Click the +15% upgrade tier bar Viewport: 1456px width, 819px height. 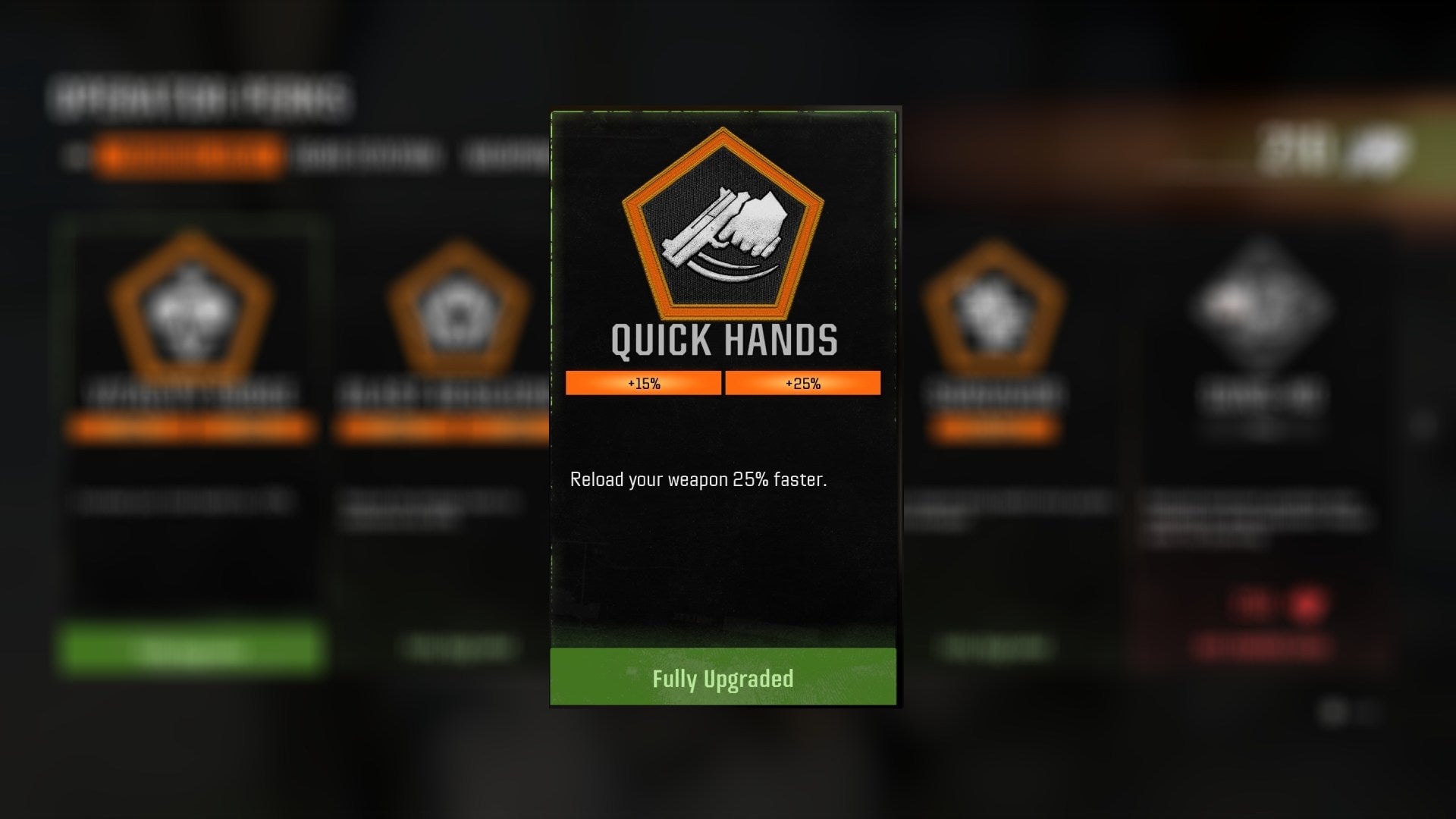[x=642, y=384]
